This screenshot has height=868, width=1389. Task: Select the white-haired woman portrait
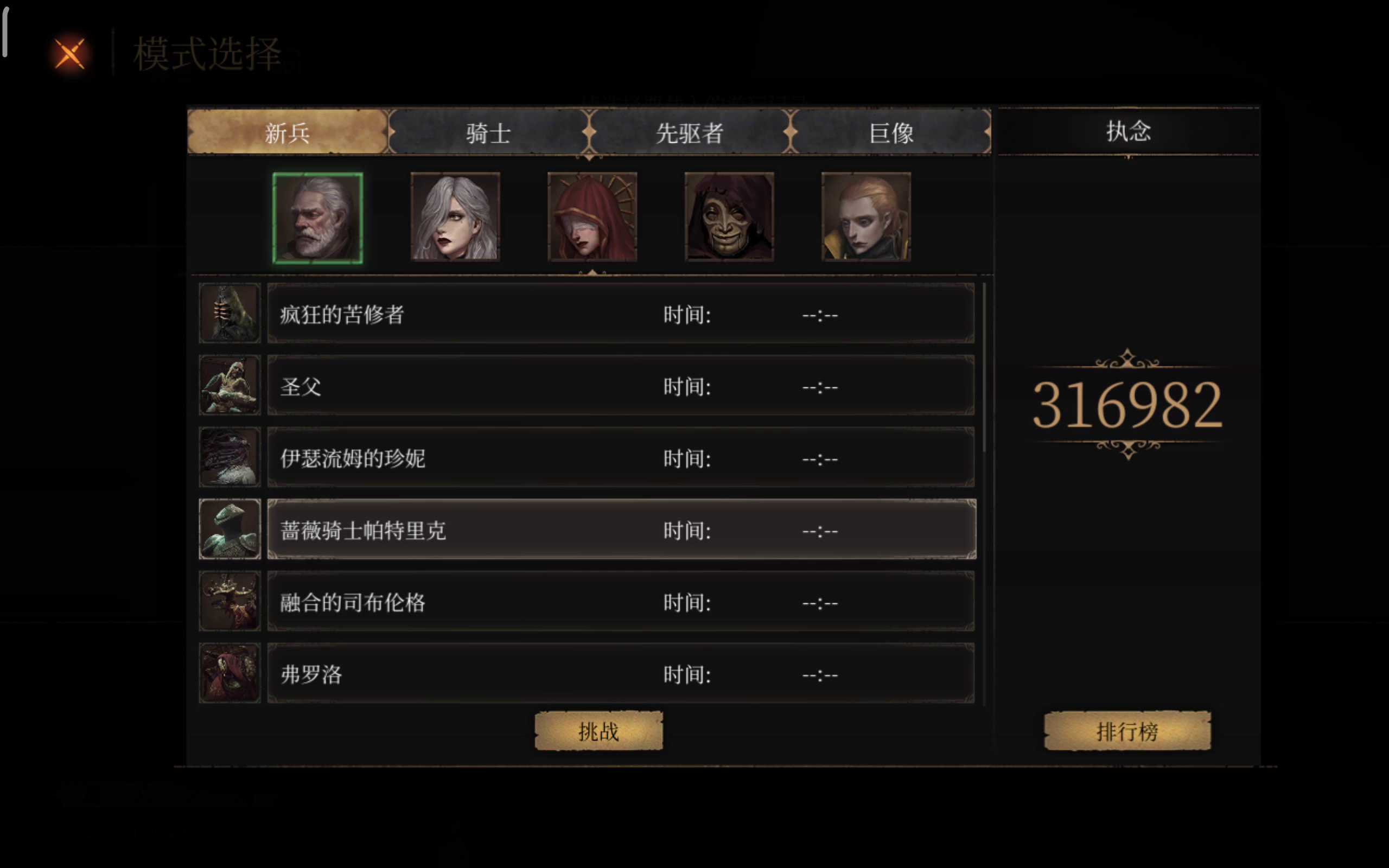455,216
